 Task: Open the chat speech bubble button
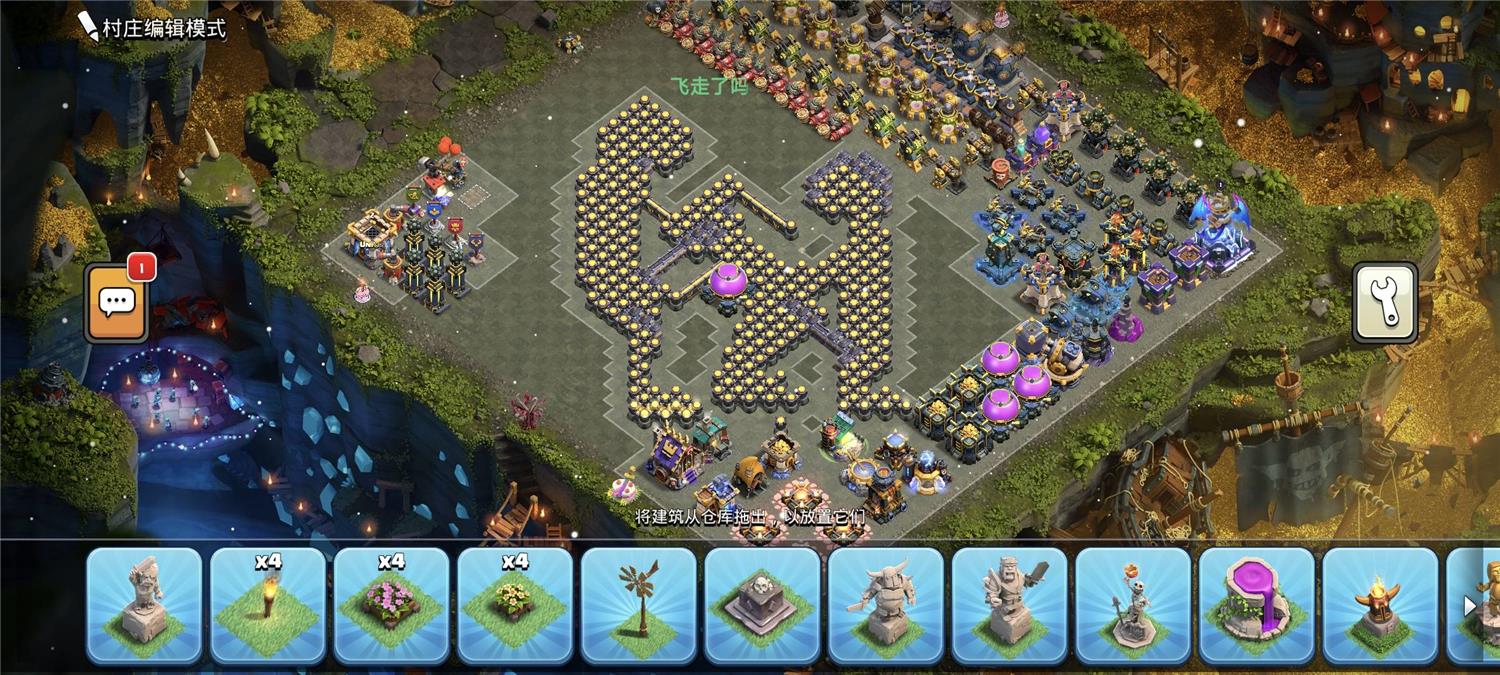[116, 302]
